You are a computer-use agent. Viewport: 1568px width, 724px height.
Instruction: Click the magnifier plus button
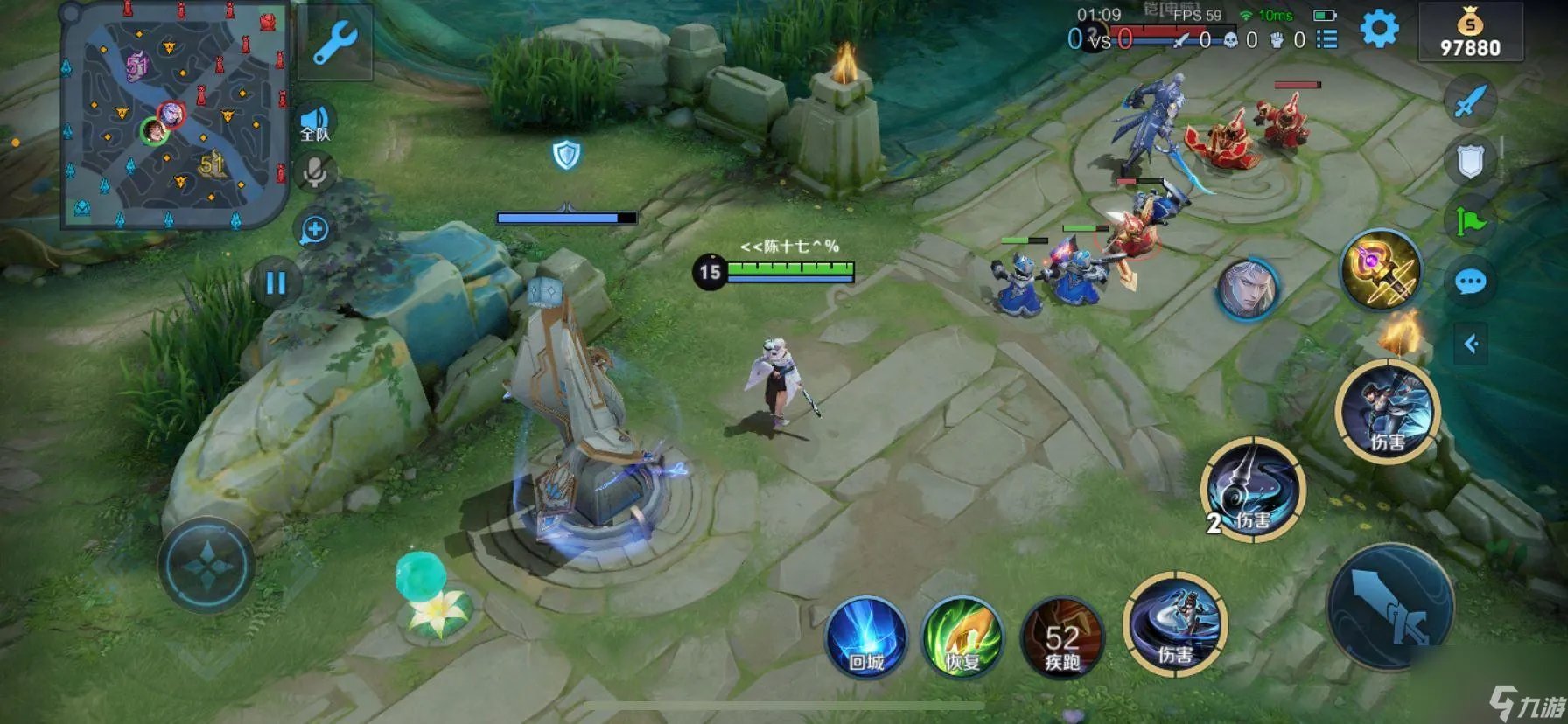point(314,230)
